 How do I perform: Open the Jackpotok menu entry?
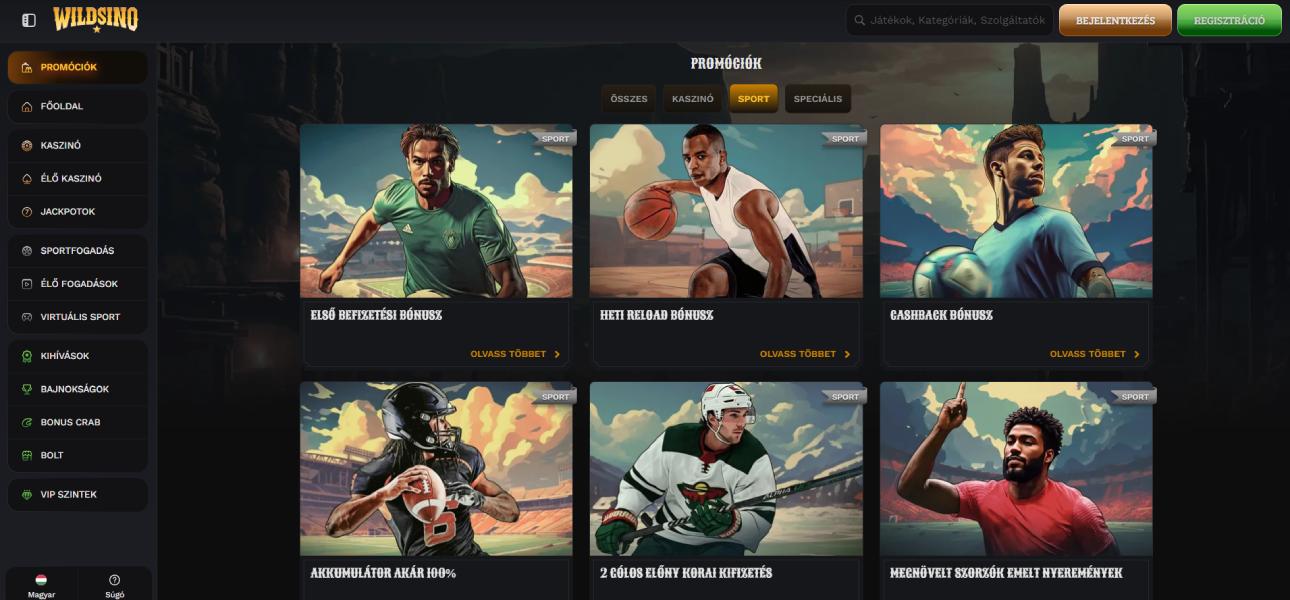click(x=77, y=212)
